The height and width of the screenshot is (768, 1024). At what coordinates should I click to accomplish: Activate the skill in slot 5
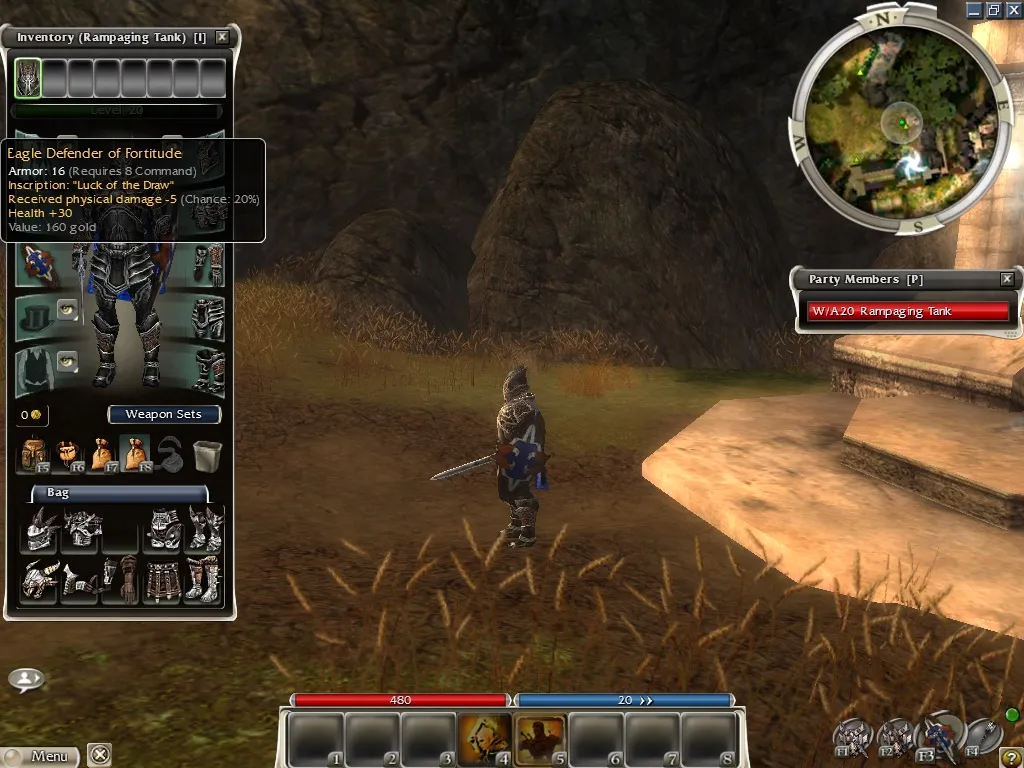pos(540,740)
